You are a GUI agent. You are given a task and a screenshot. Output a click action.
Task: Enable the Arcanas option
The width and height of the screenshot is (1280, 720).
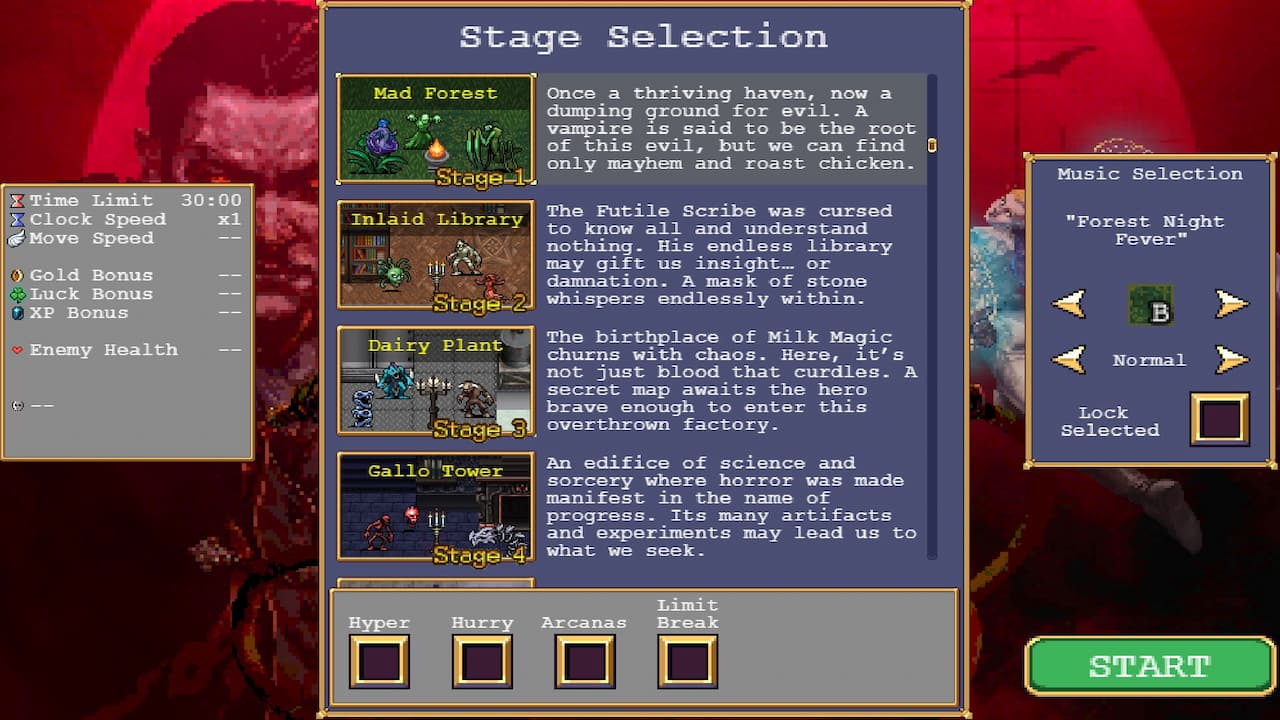tap(584, 661)
